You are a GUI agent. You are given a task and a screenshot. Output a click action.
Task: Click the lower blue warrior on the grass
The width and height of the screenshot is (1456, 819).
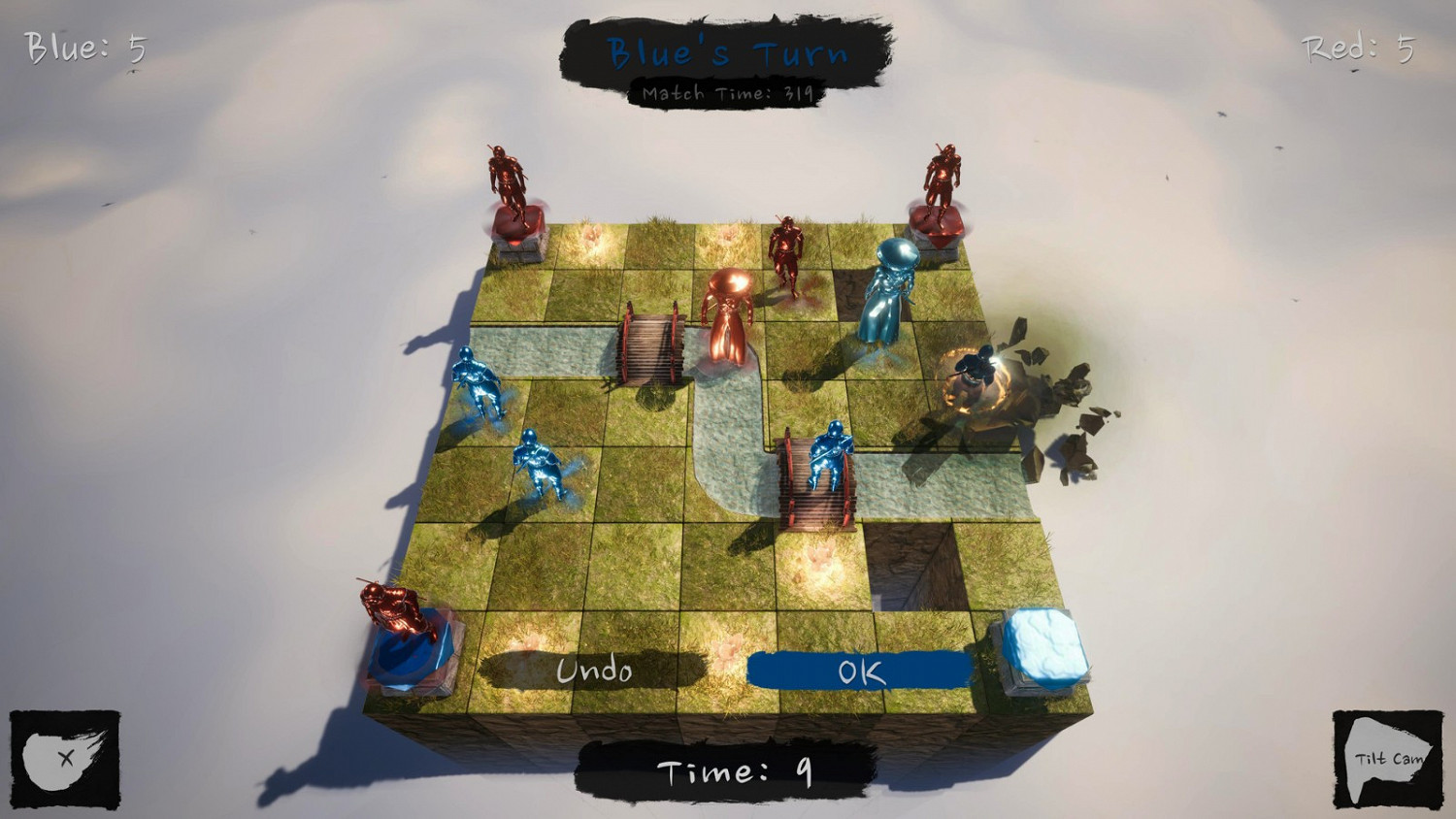pyautogui.click(x=539, y=466)
